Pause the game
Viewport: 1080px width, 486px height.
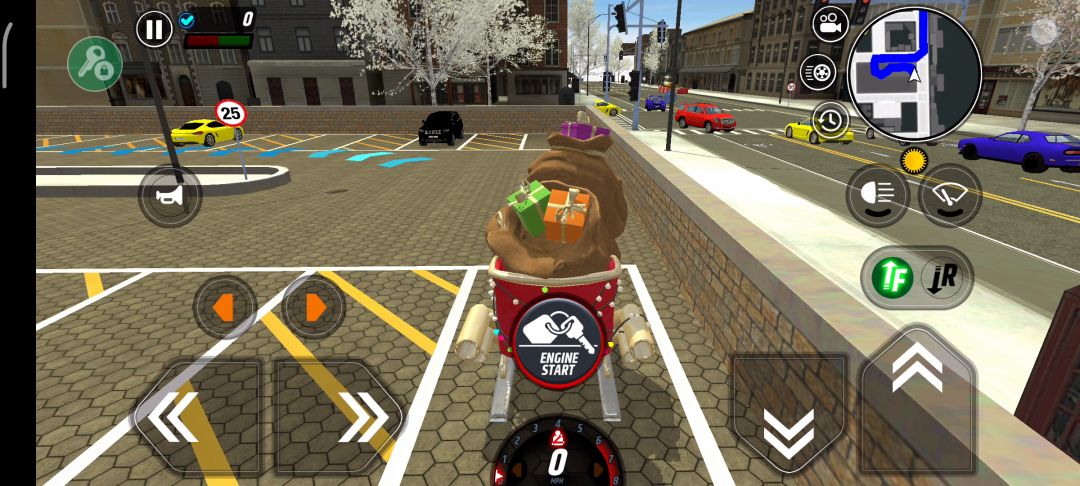pos(154,29)
